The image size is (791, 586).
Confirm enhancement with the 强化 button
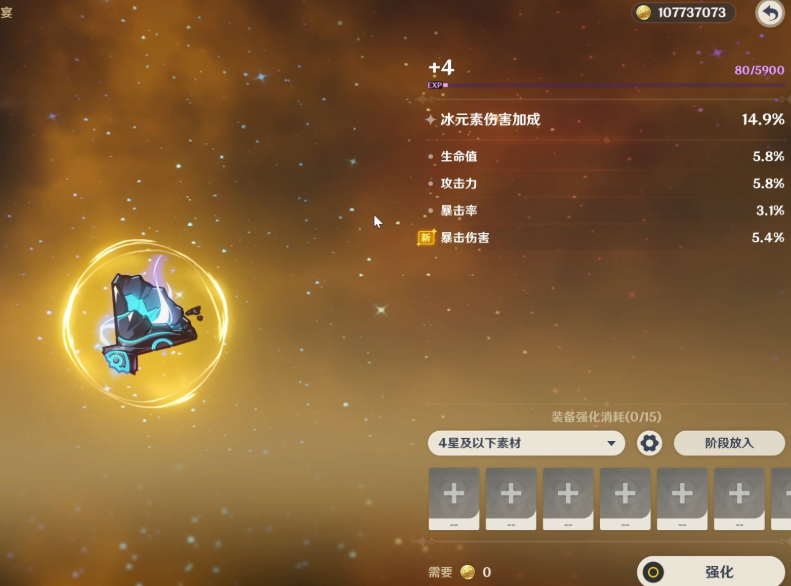711,572
